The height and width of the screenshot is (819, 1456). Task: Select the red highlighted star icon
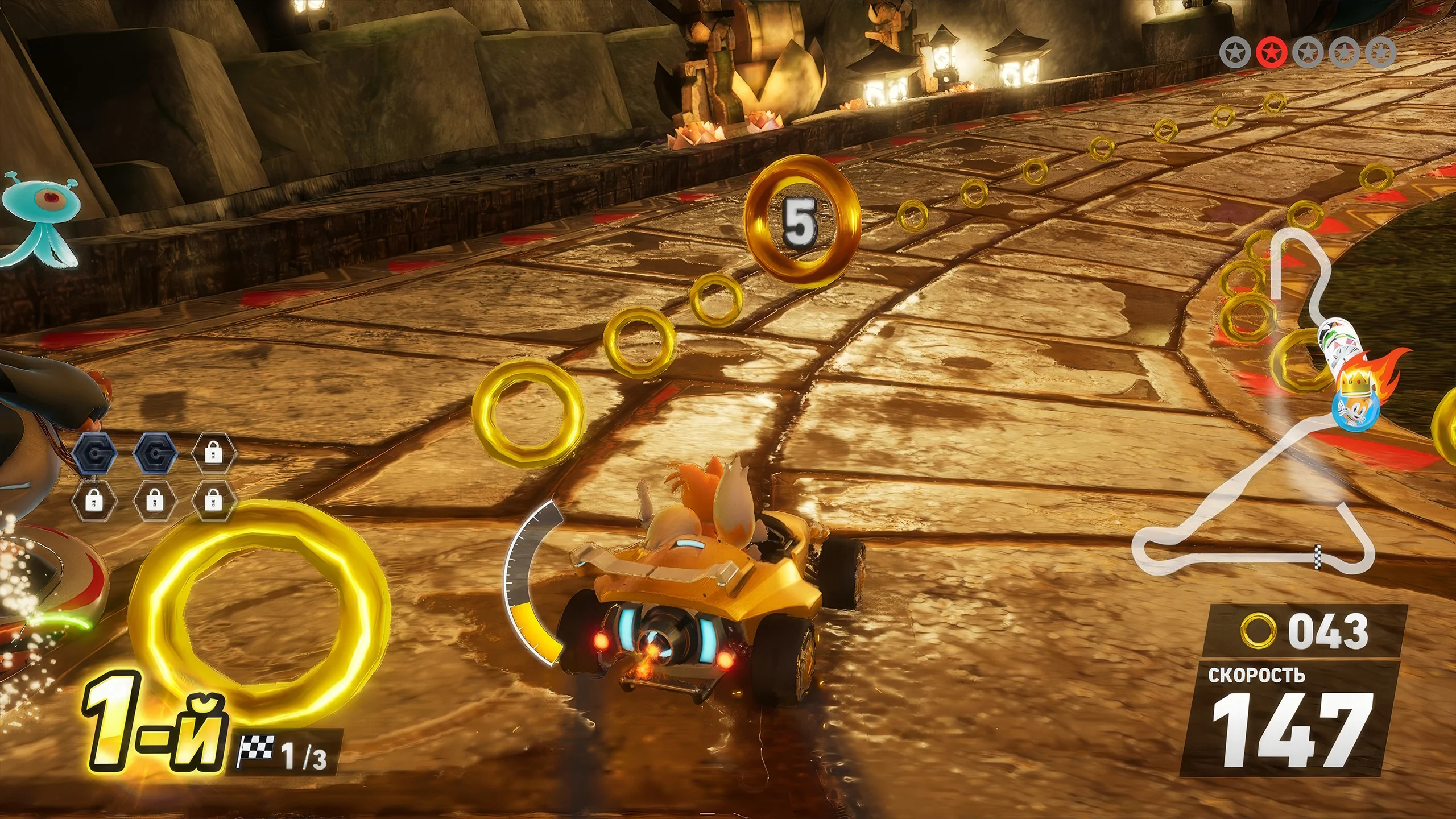(x=1271, y=53)
